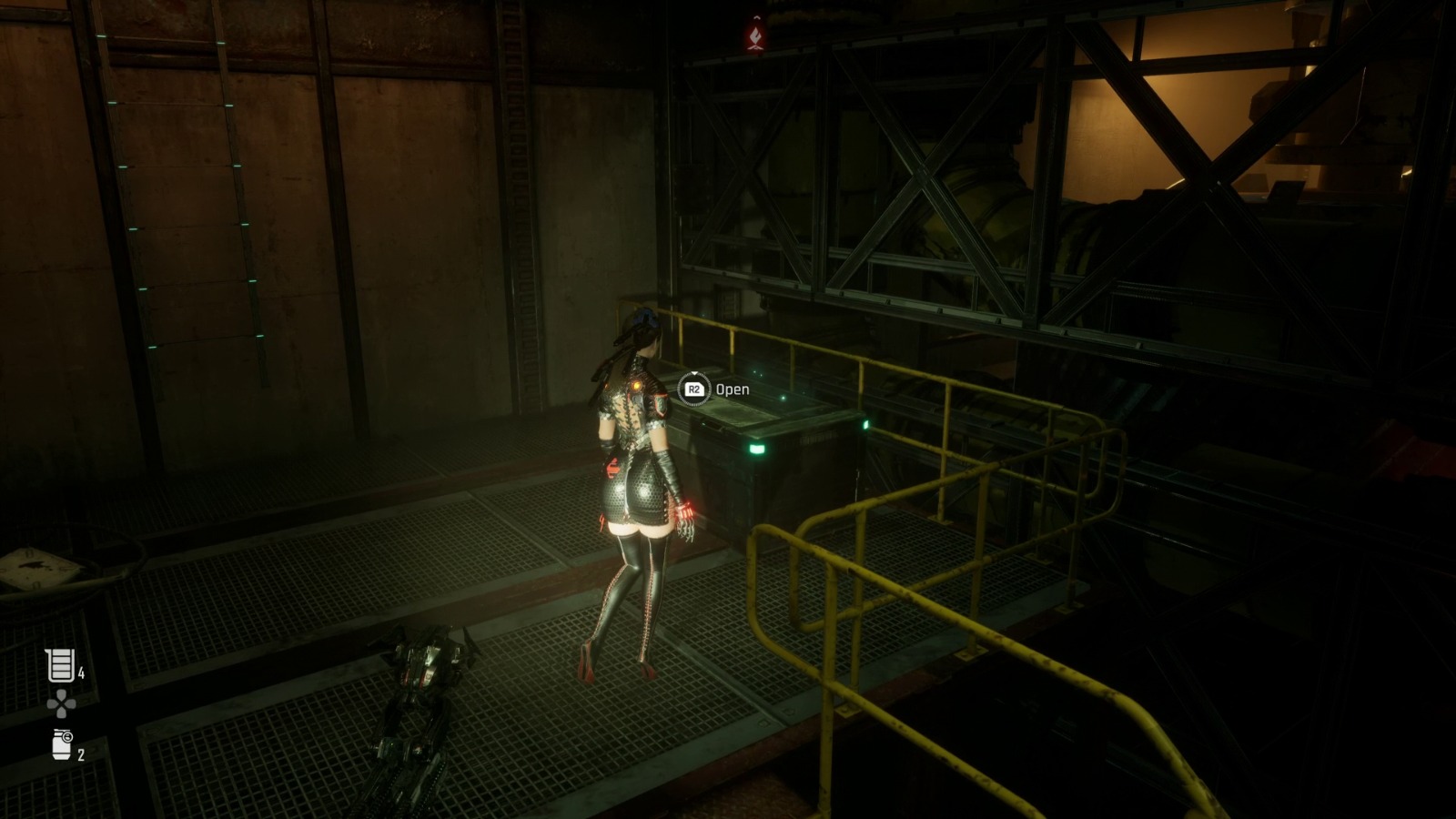Select the red objective waypoint marker
This screenshot has height=819, width=1456.
pos(755,35)
